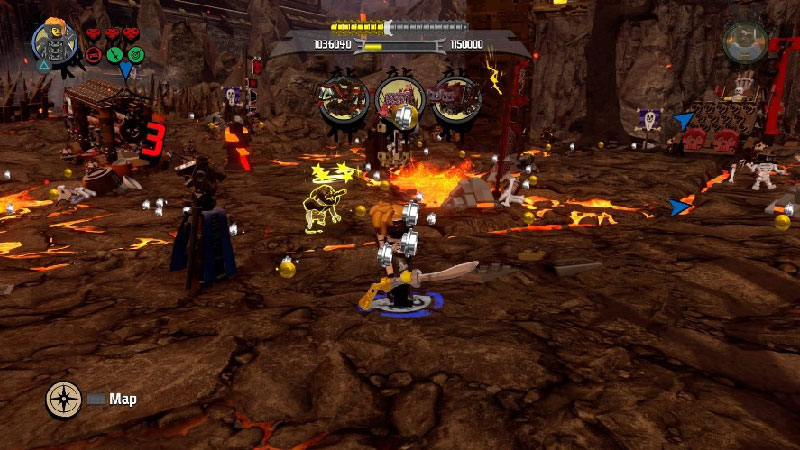This screenshot has height=450, width=800.
Task: Activate the green target ability icon
Action: [135, 55]
